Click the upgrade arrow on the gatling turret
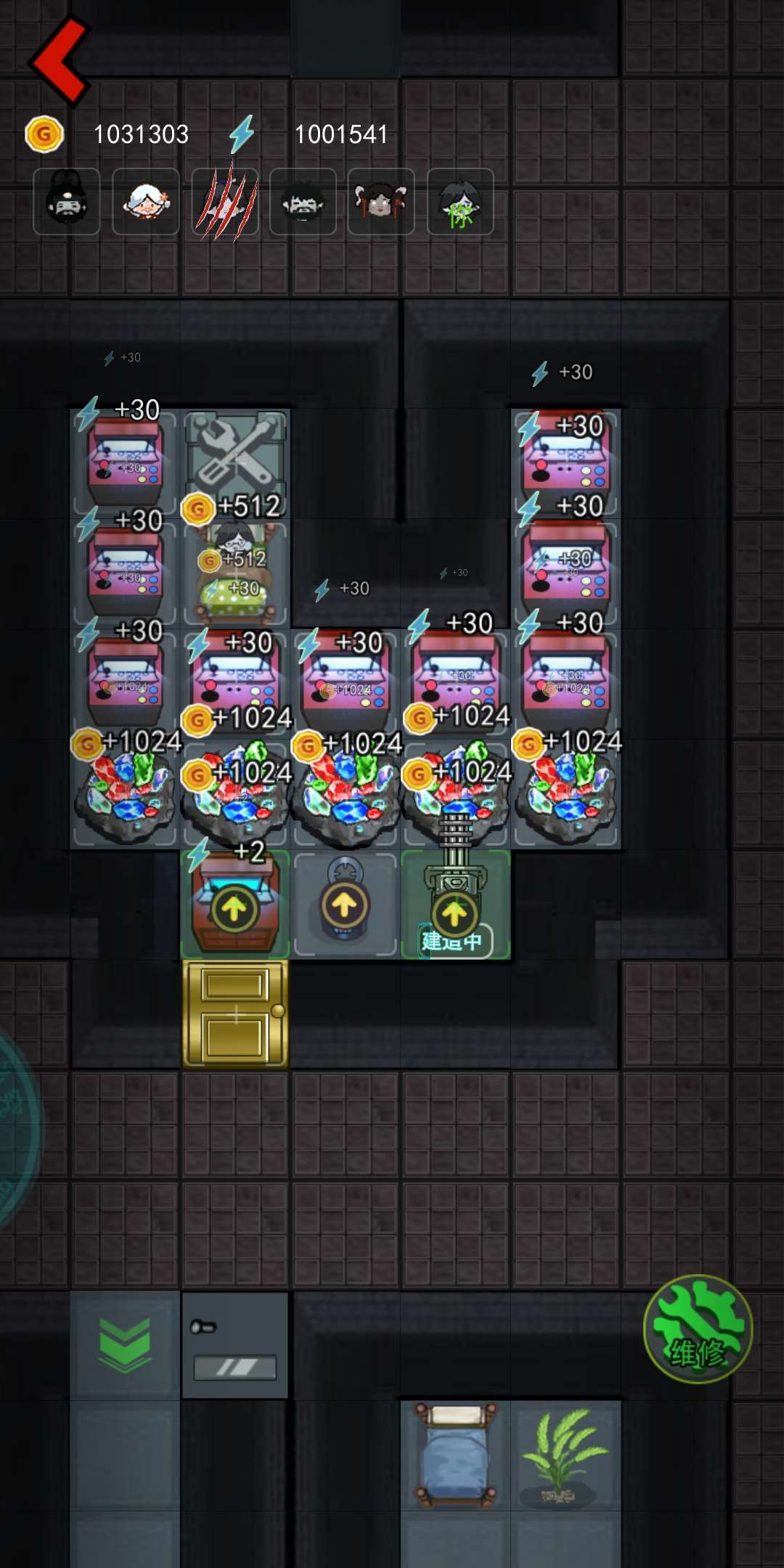 pyautogui.click(x=454, y=913)
